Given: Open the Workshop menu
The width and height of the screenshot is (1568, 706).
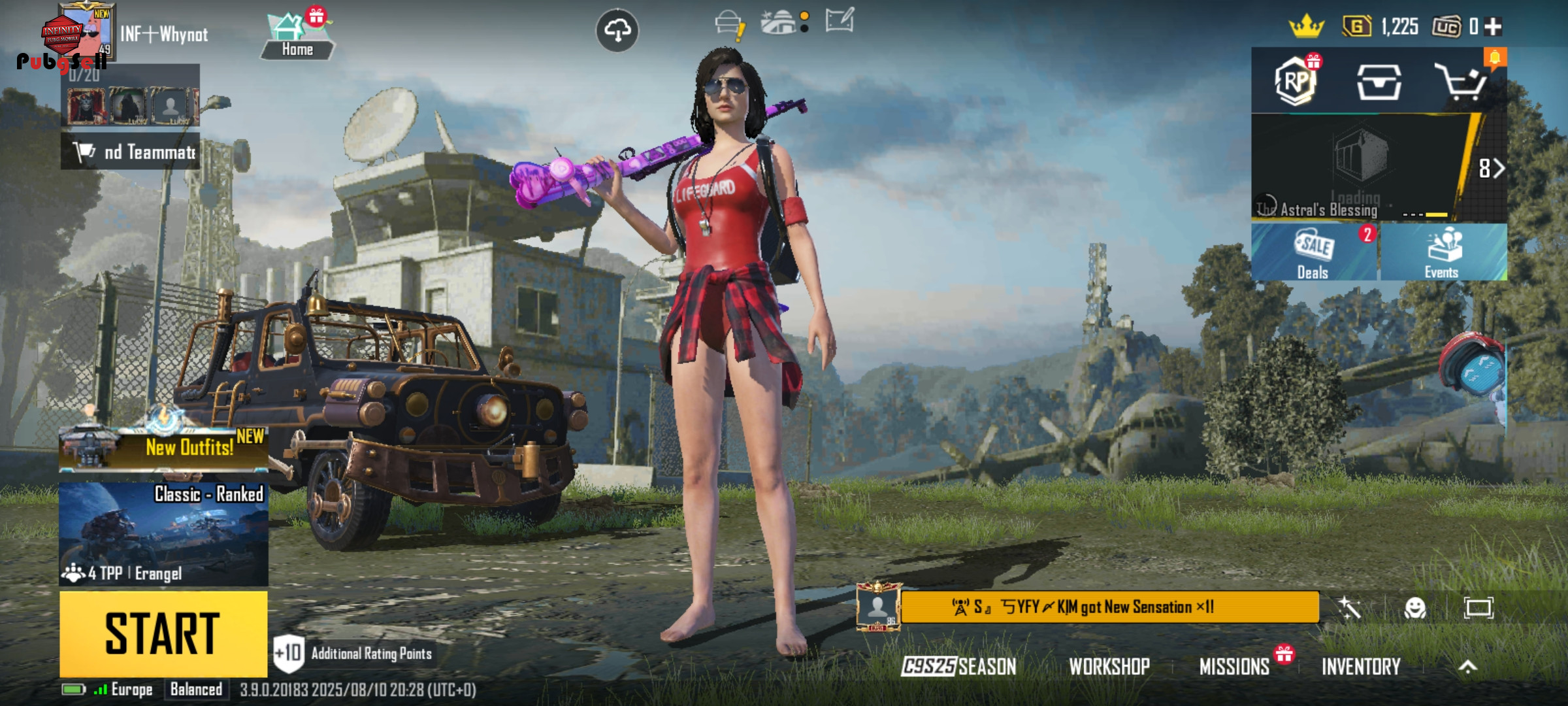Looking at the screenshot, I should point(1109,666).
